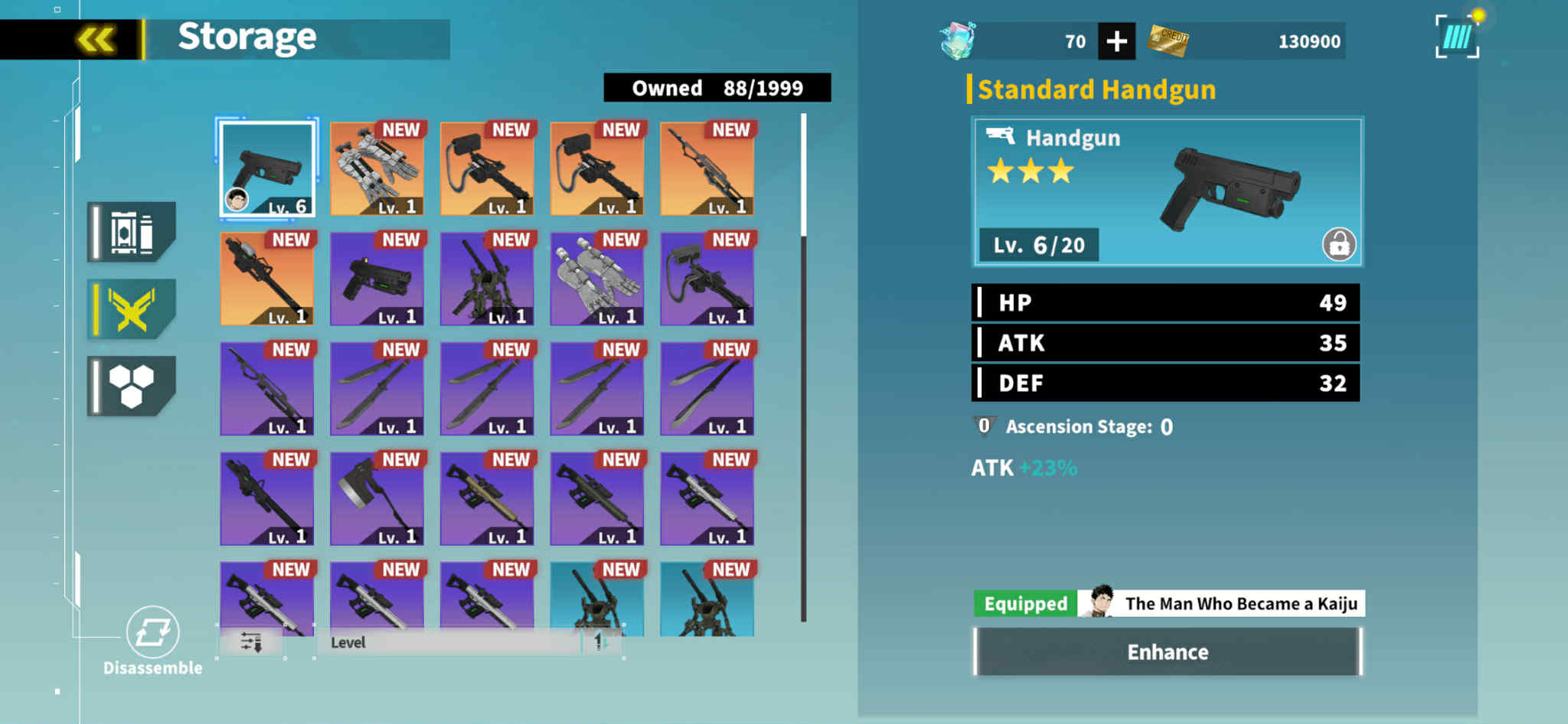Open the filter options icon below the grid
1568x724 pixels.
[251, 642]
